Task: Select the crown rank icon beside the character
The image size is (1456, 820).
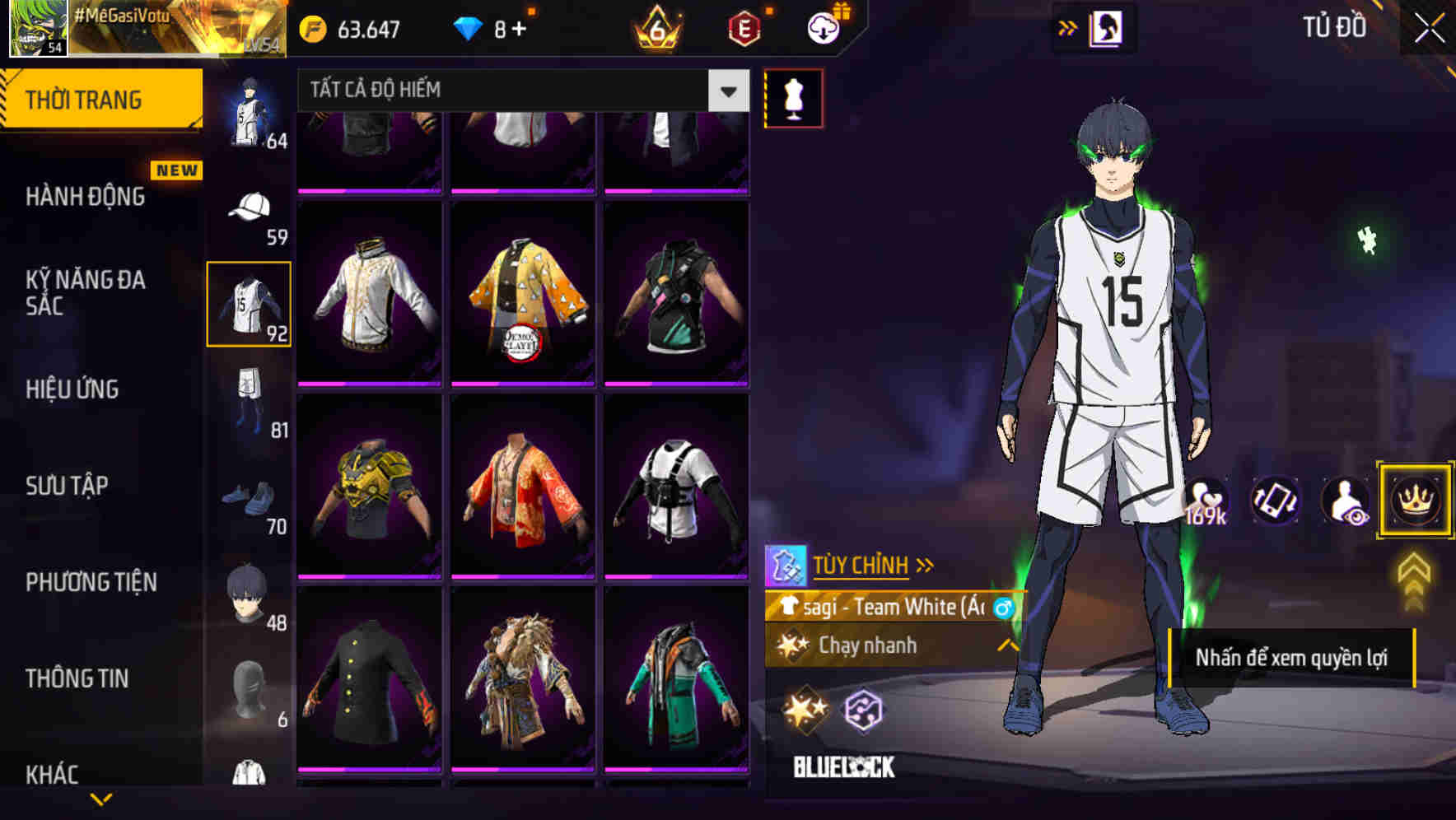Action: tap(1414, 501)
